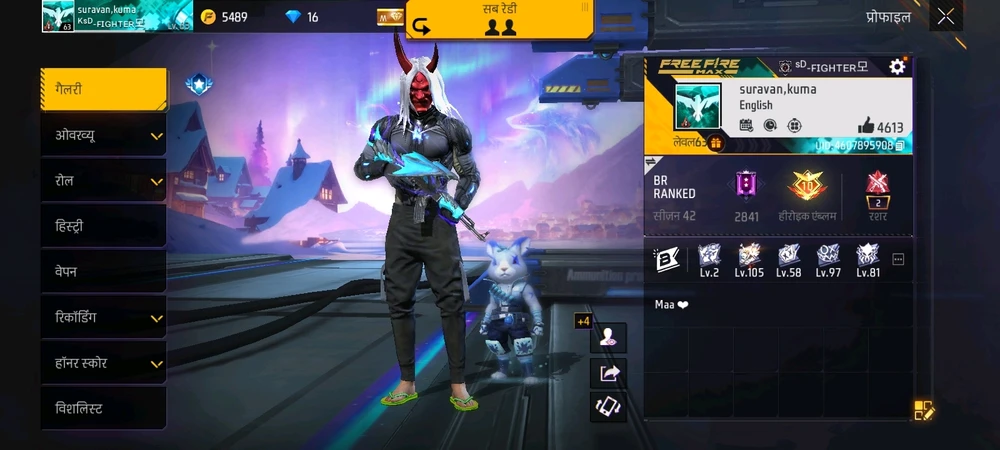The image size is (1000, 450).
Task: Click the thumbs-up likes icon
Action: tap(866, 126)
